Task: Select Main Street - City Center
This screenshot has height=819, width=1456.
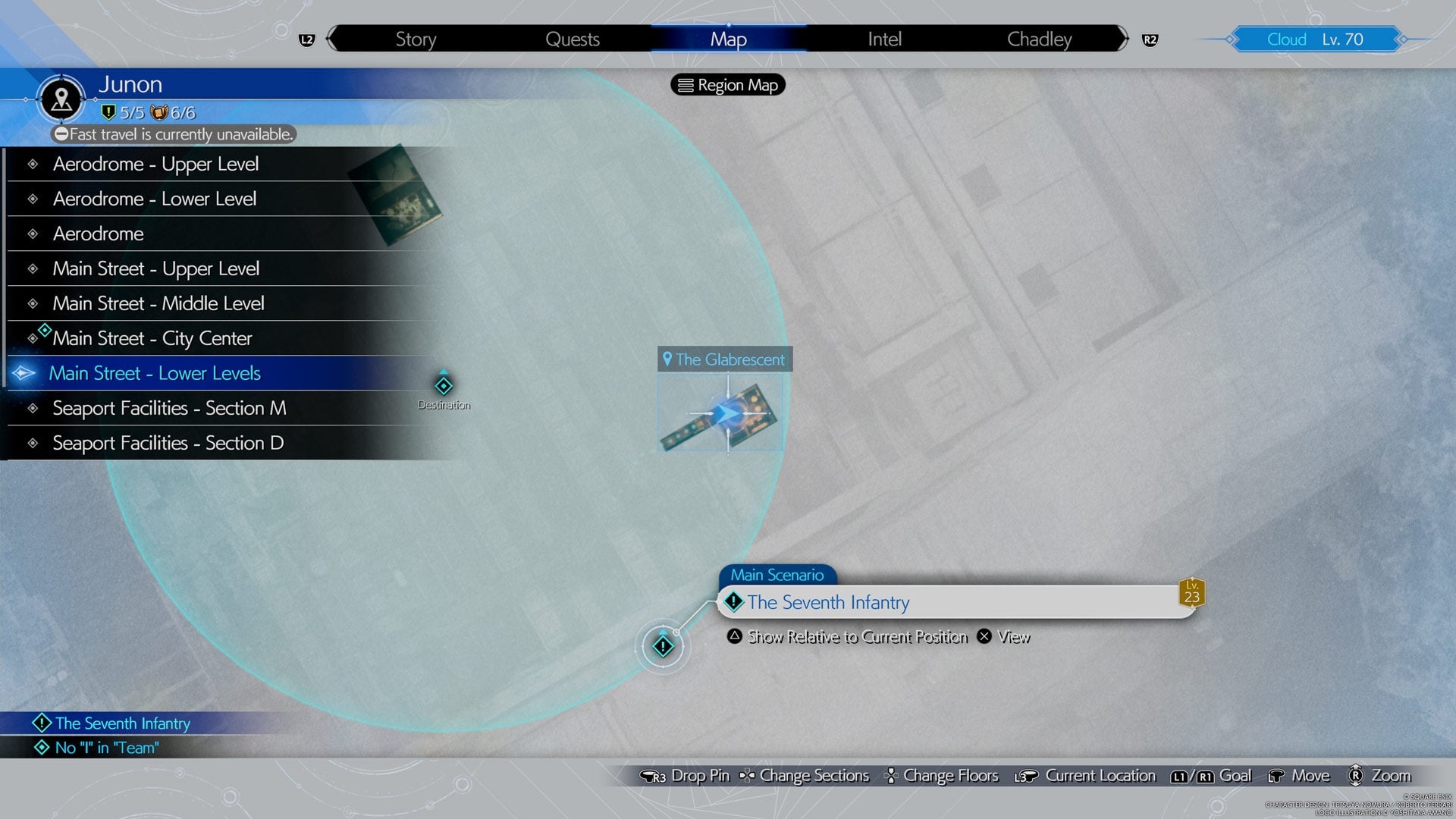Action: 152,338
